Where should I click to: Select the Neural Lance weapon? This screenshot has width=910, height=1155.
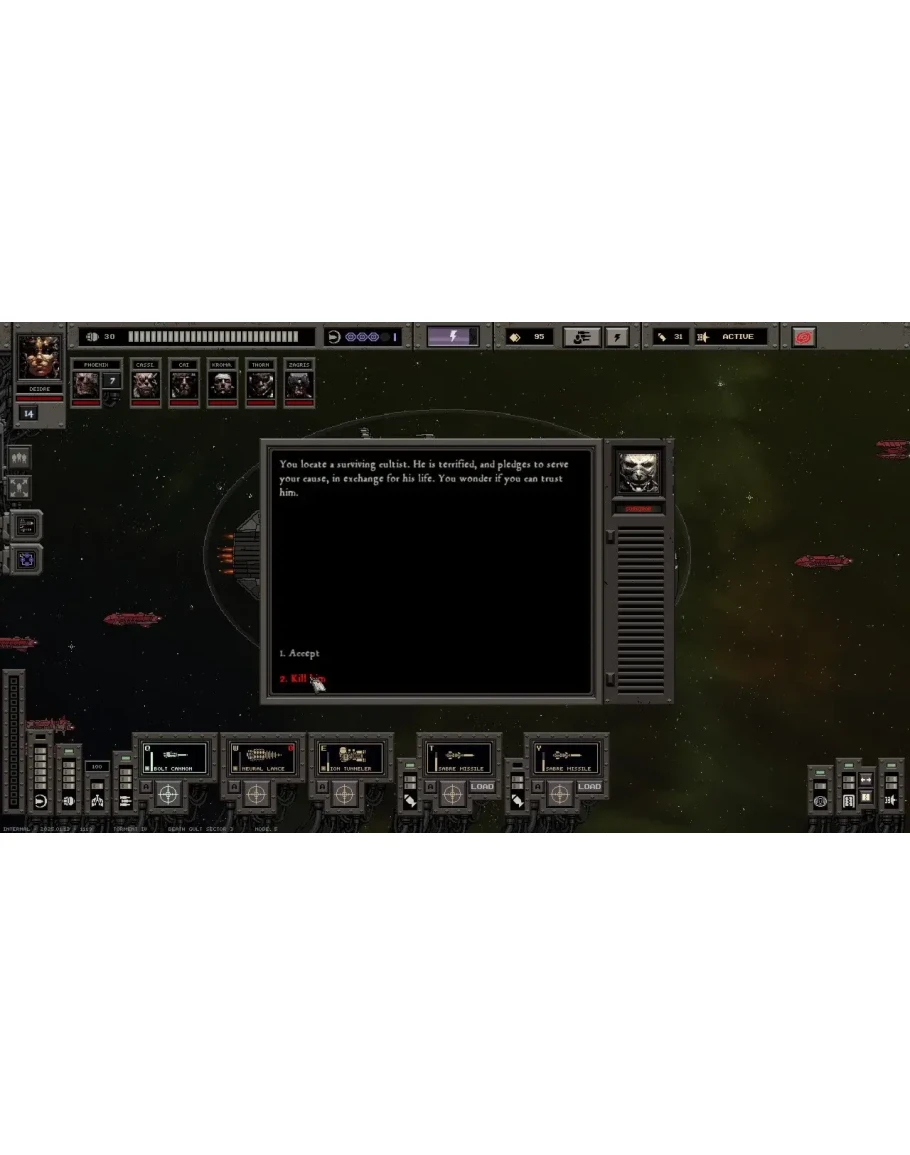(263, 757)
